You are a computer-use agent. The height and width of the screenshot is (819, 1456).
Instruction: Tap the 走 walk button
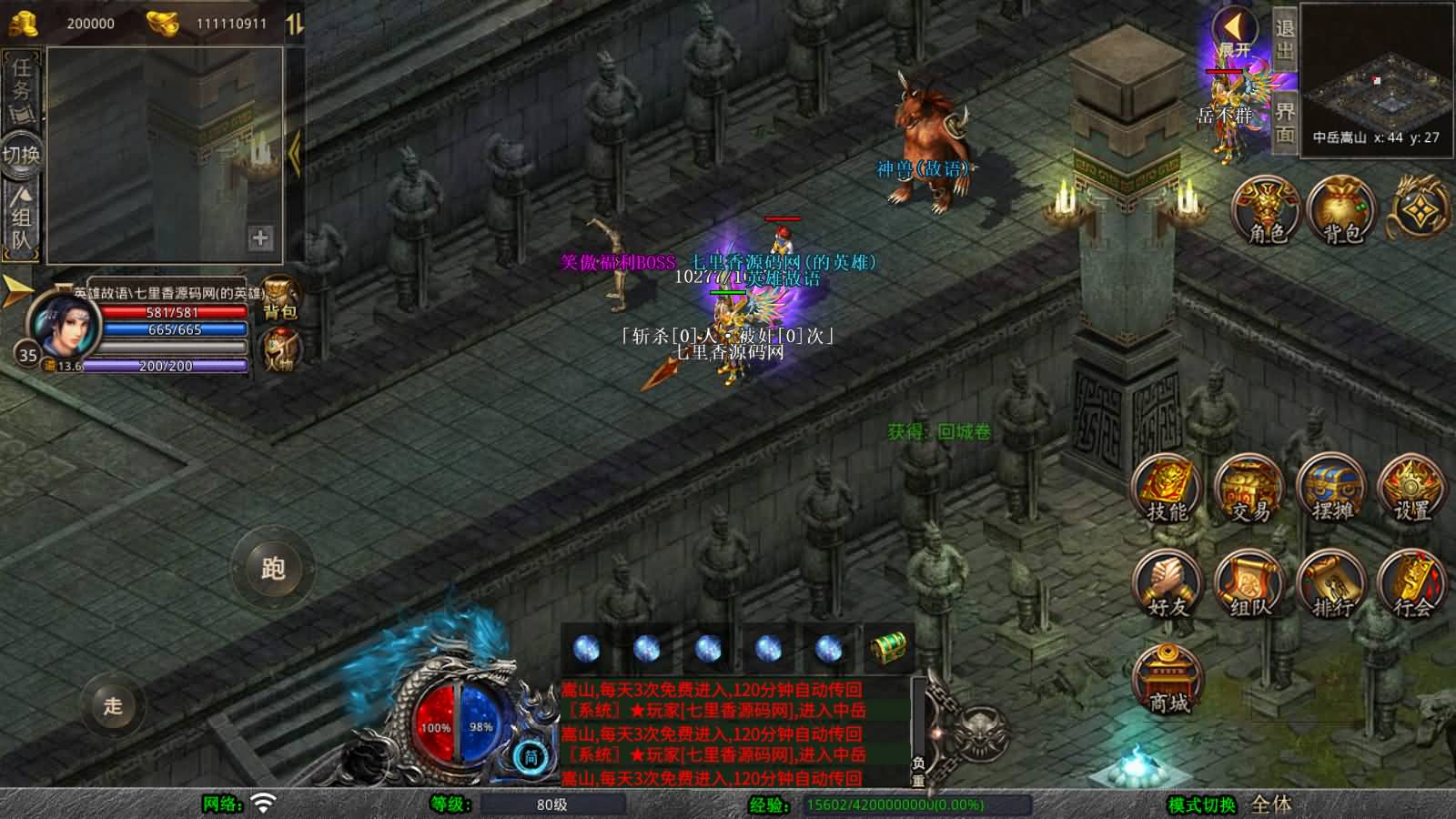tap(113, 705)
